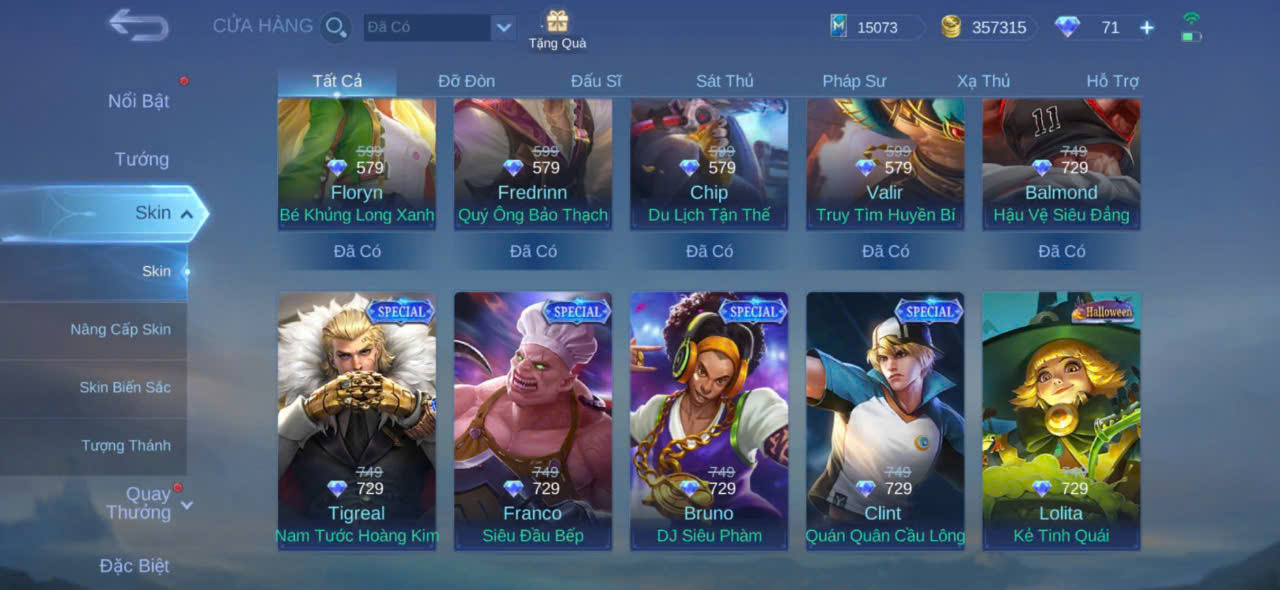Image resolution: width=1280 pixels, height=590 pixels.
Task: Expand the Đã Có filter dropdown
Action: pyautogui.click(x=503, y=28)
